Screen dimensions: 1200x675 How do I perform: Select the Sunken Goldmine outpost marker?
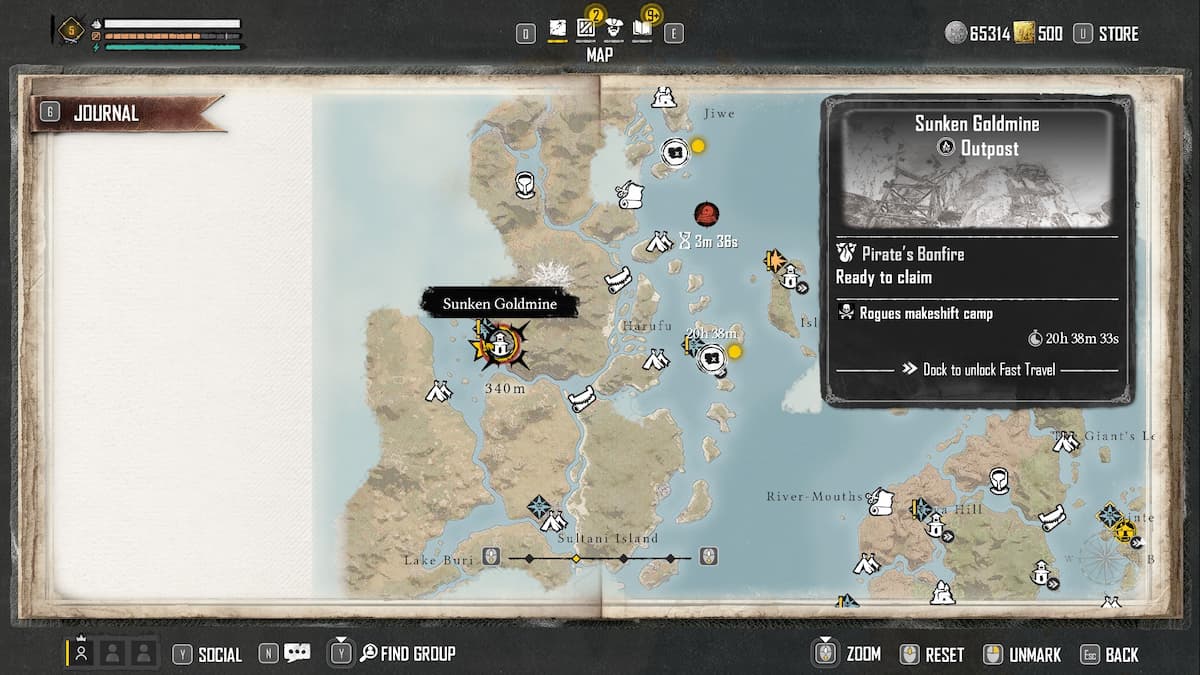pos(498,346)
